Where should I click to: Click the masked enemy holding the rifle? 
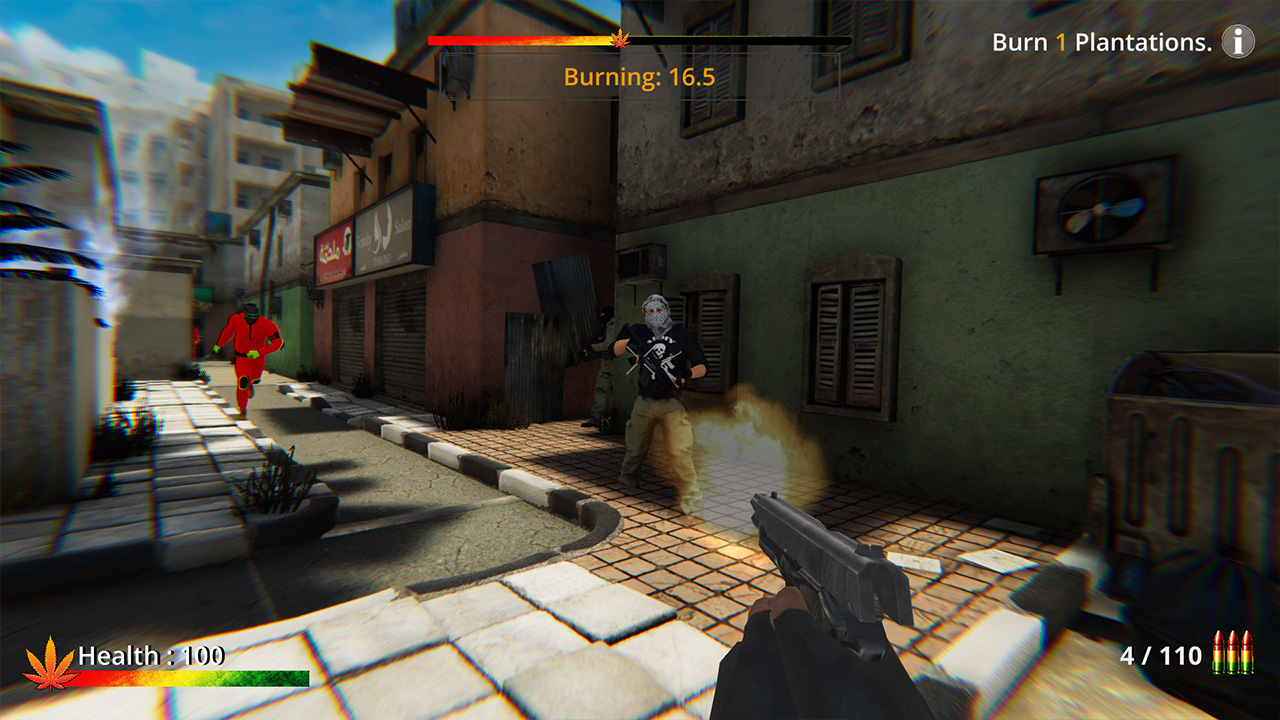tap(660, 390)
